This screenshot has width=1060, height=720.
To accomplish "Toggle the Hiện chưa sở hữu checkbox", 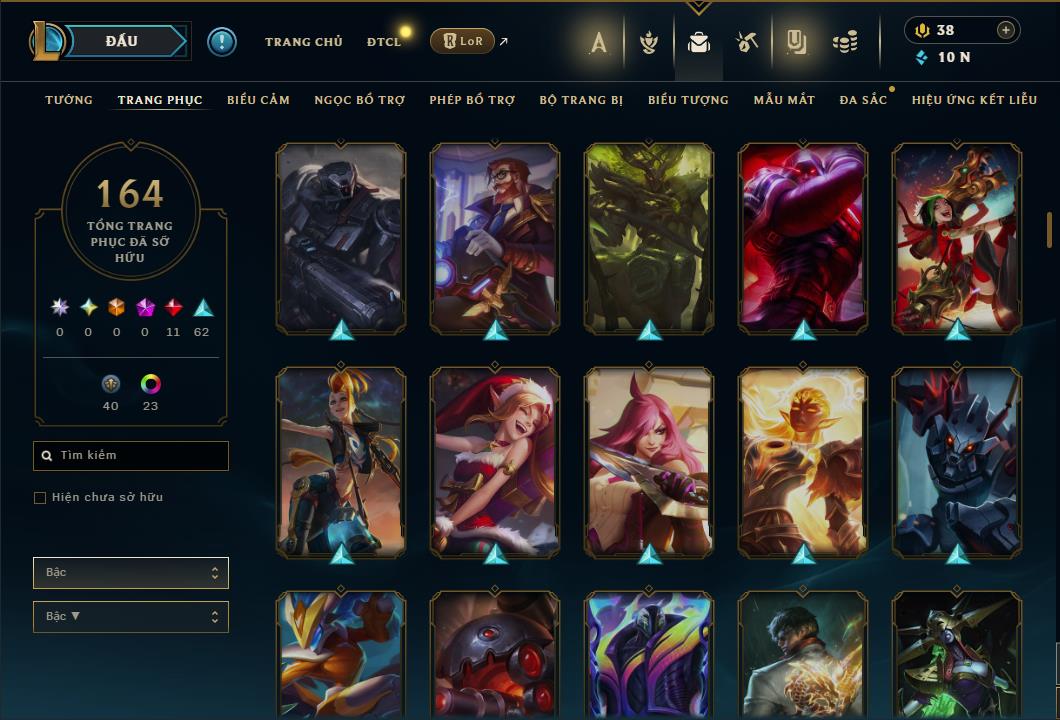I will point(40,498).
